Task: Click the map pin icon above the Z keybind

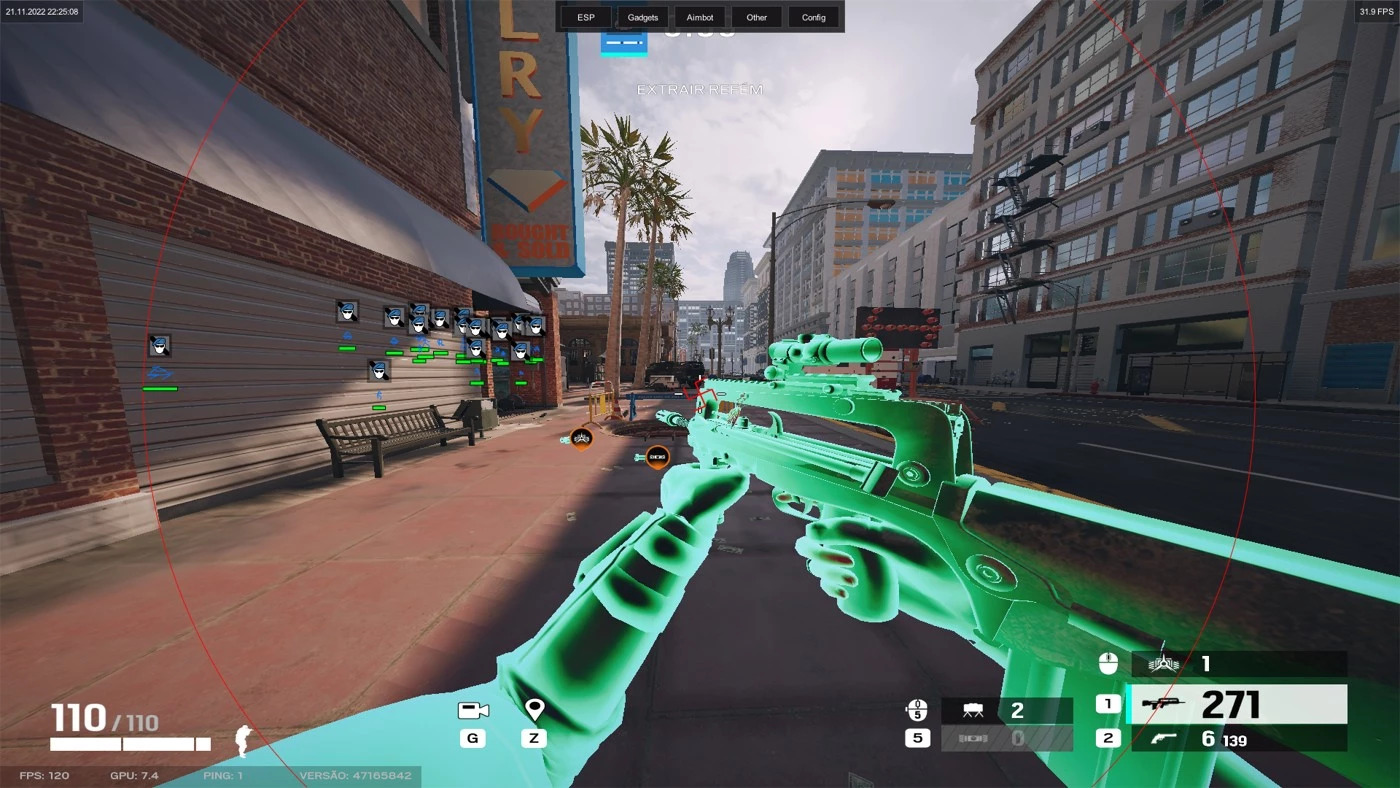Action: 534,708
